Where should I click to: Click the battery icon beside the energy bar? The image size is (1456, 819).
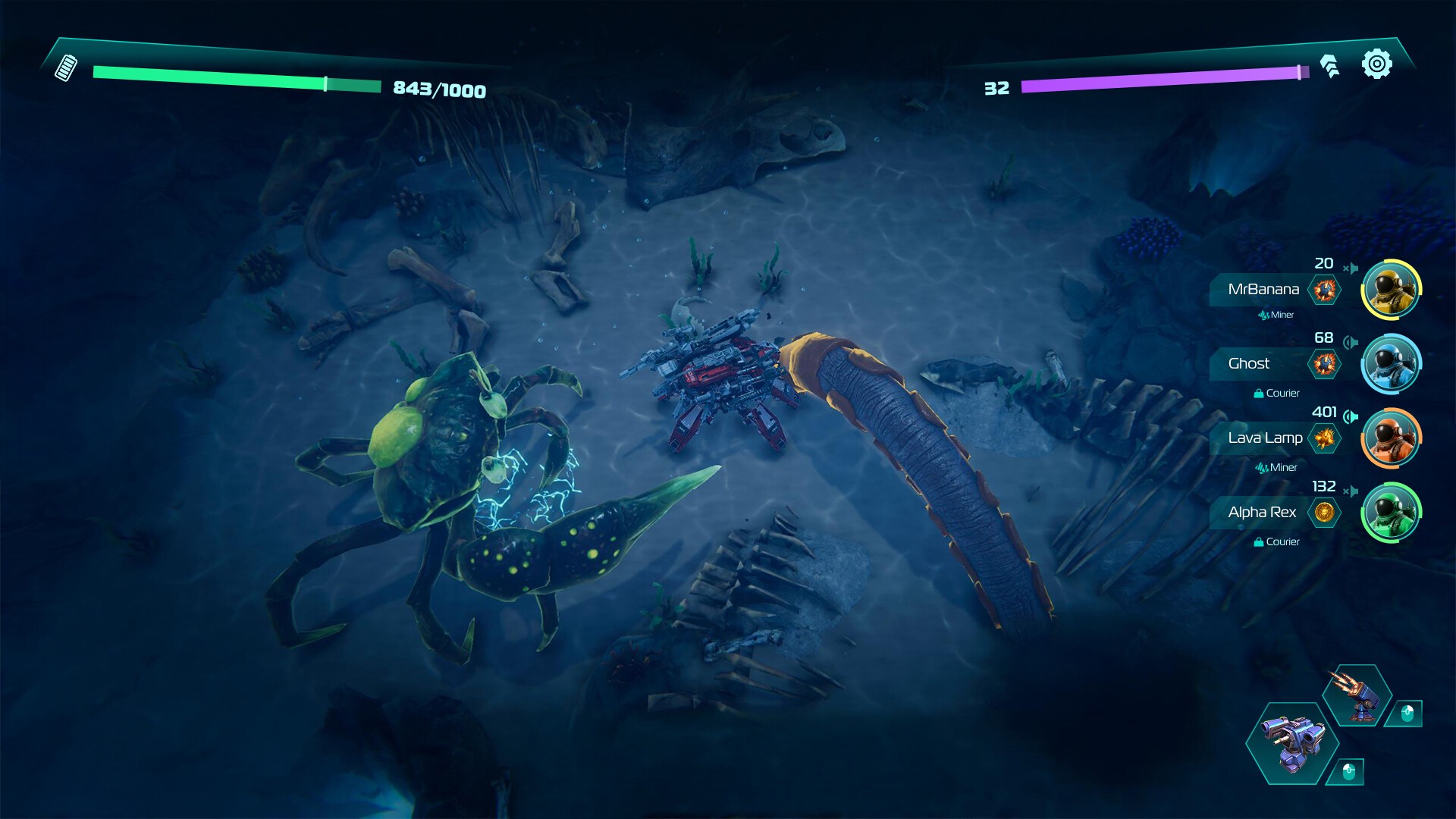tap(66, 67)
